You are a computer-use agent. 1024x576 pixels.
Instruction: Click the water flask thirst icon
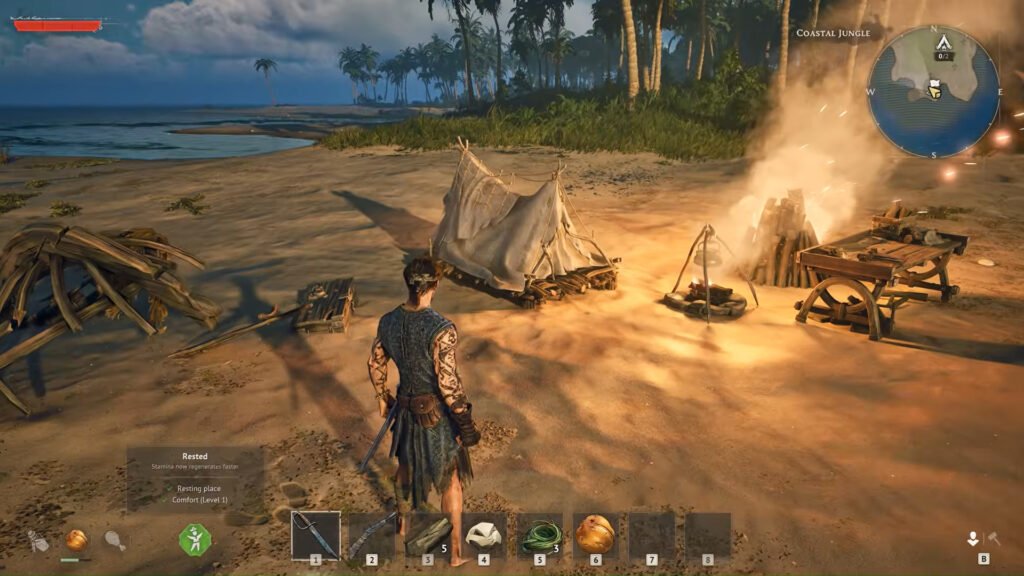38,541
